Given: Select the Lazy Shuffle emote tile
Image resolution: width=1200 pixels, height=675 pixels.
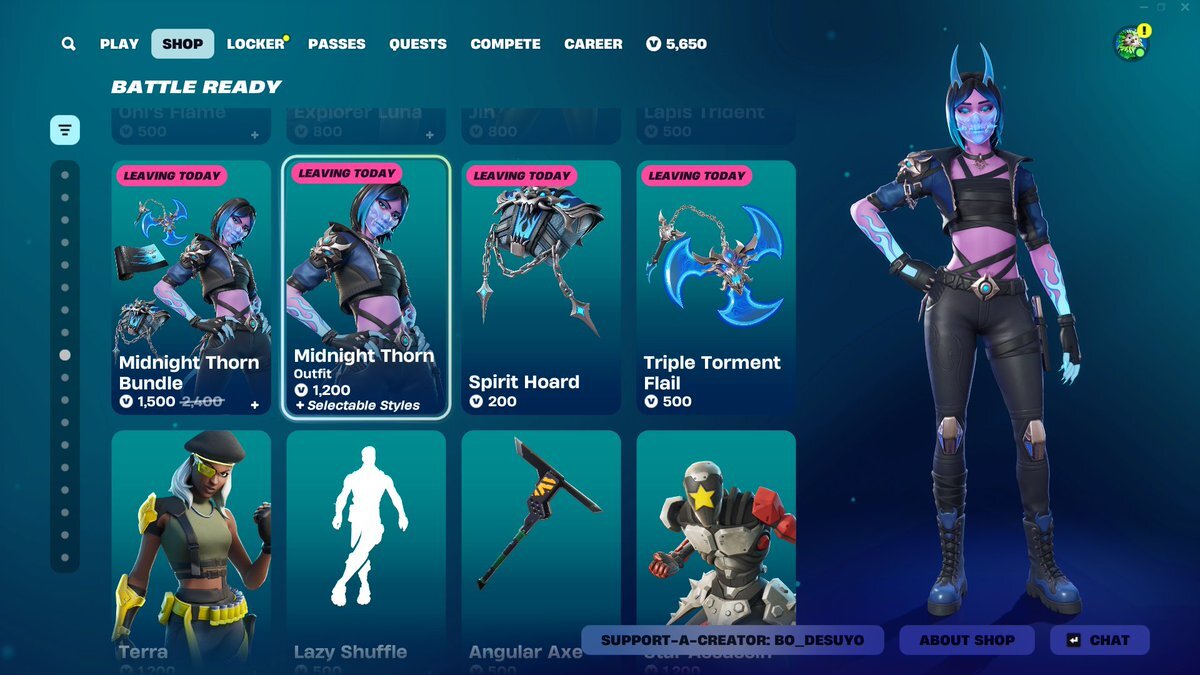Looking at the screenshot, I should pos(366,545).
